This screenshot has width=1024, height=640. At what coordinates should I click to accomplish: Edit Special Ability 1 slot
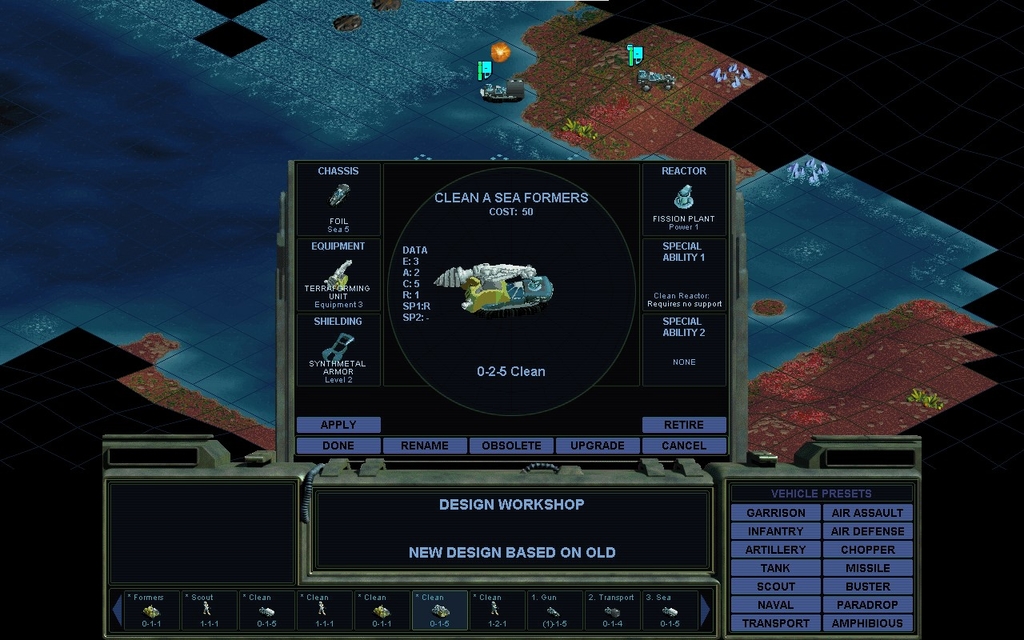click(x=684, y=275)
